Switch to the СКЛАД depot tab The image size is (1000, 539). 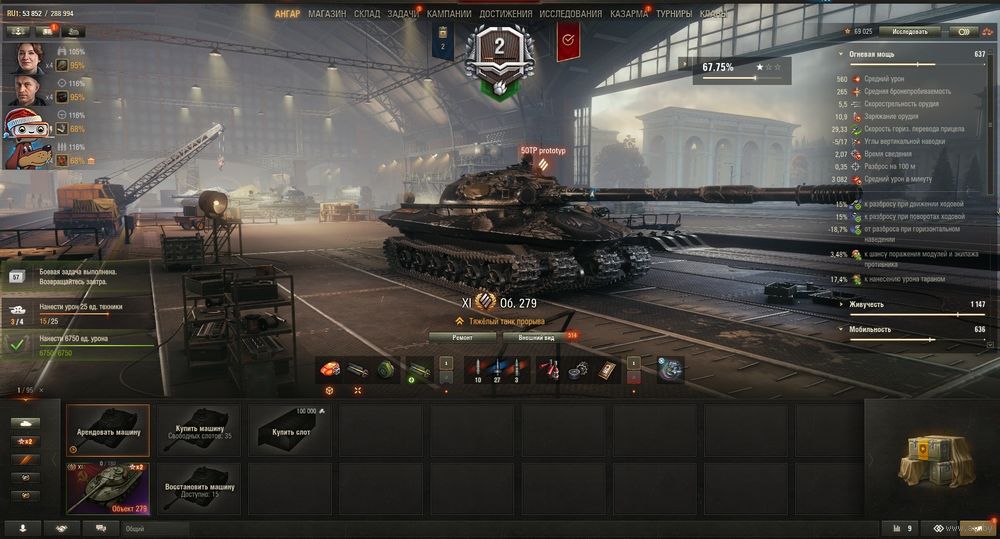pyautogui.click(x=367, y=14)
